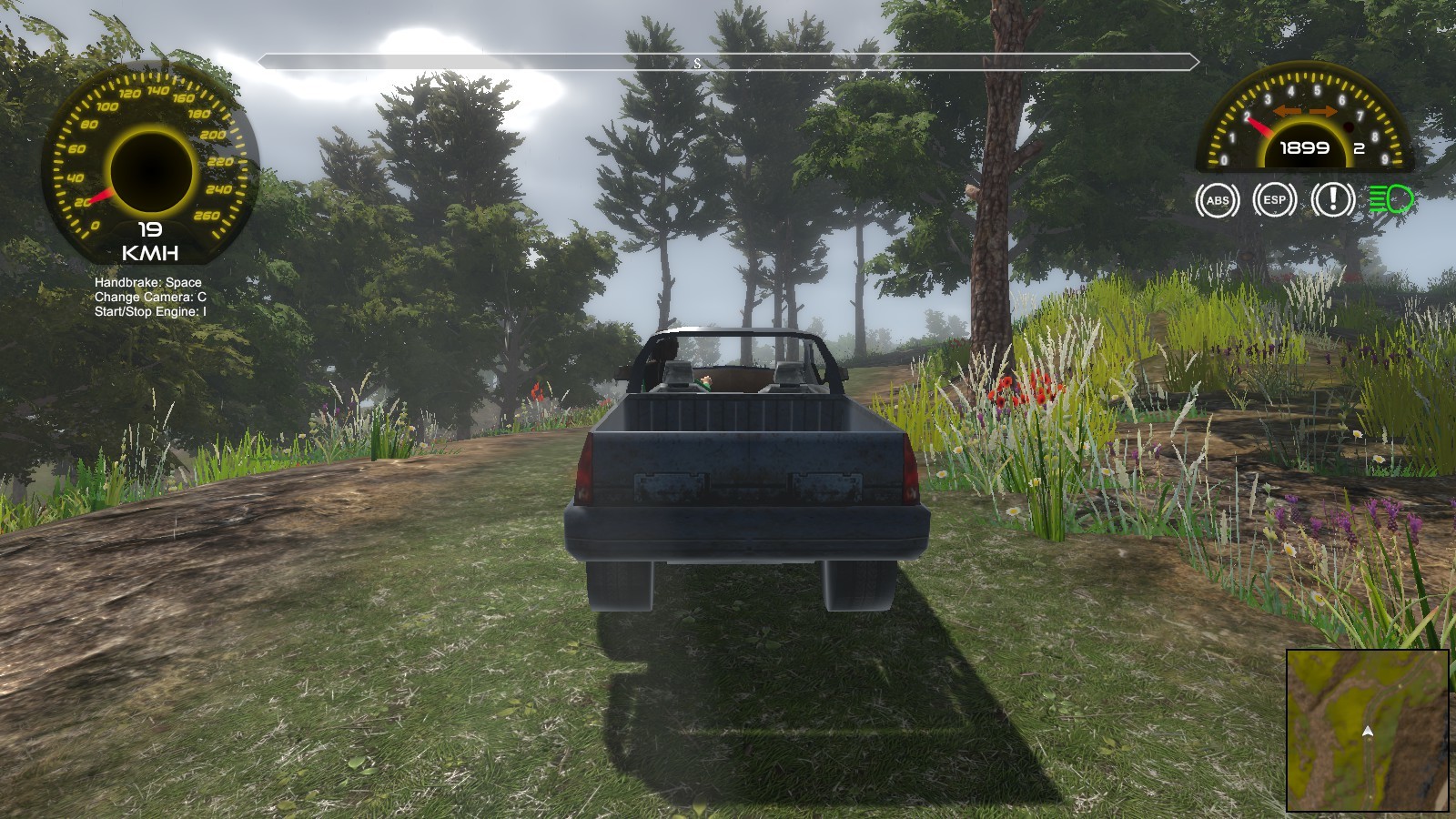The width and height of the screenshot is (1456, 819).
Task: Toggle ABS using its dashboard indicator
Action: (1217, 198)
